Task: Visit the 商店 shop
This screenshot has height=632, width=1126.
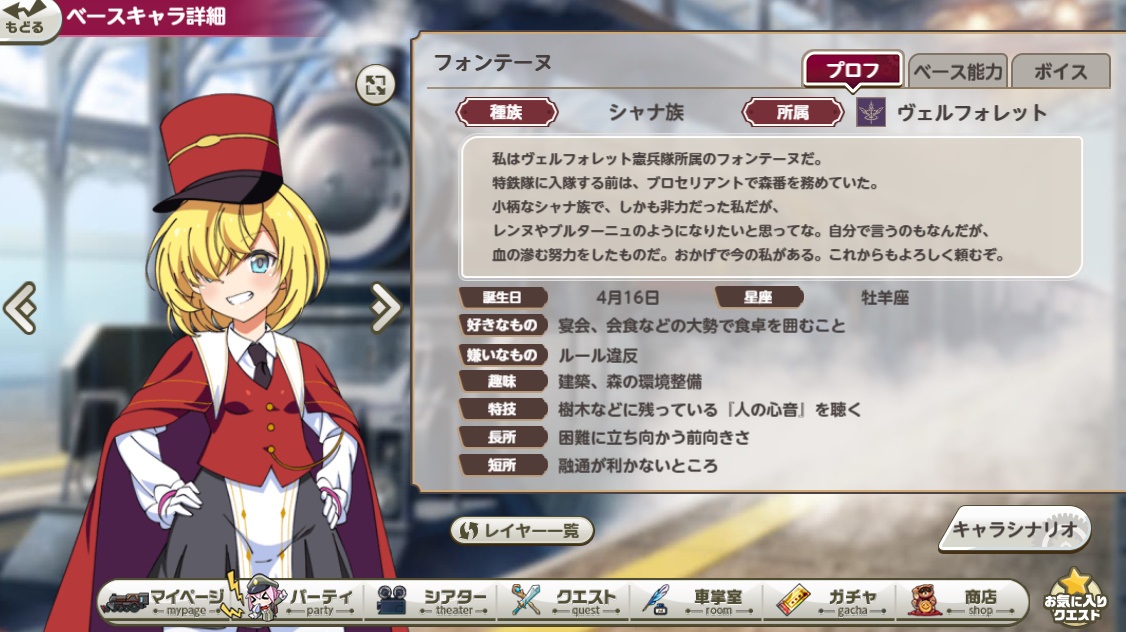Action: pos(965,600)
